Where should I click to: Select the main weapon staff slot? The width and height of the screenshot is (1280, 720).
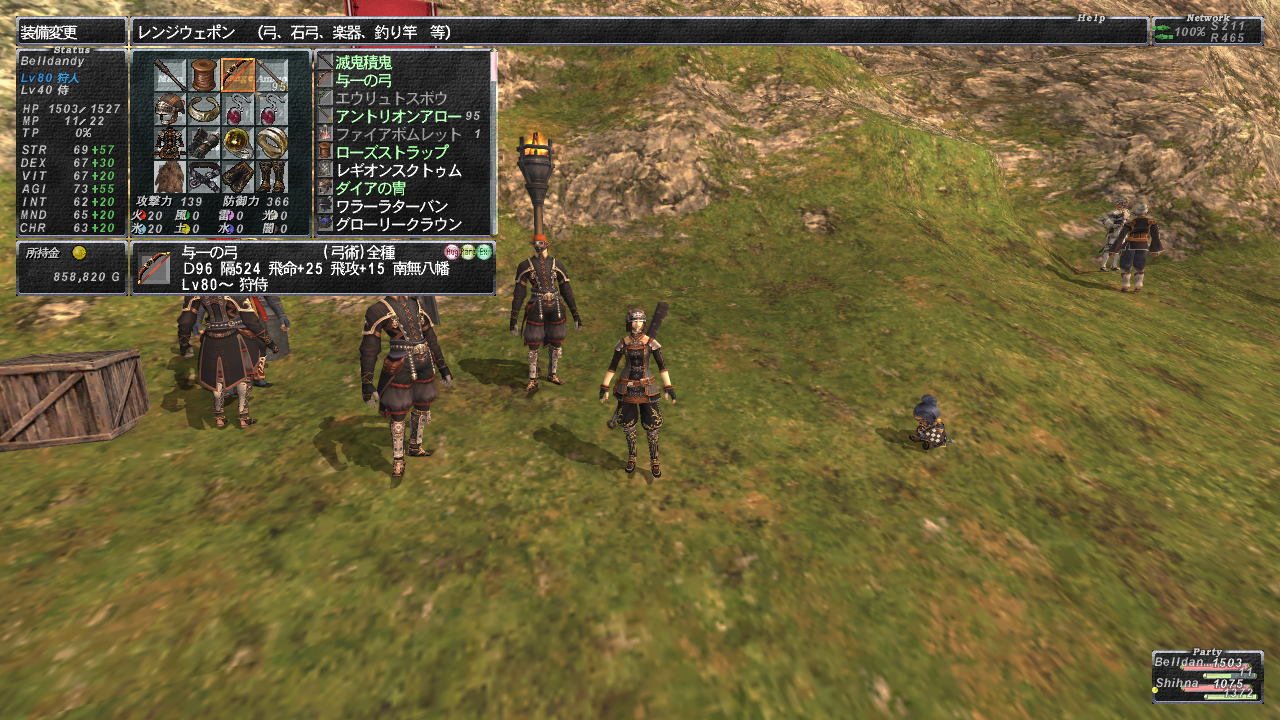click(x=170, y=75)
